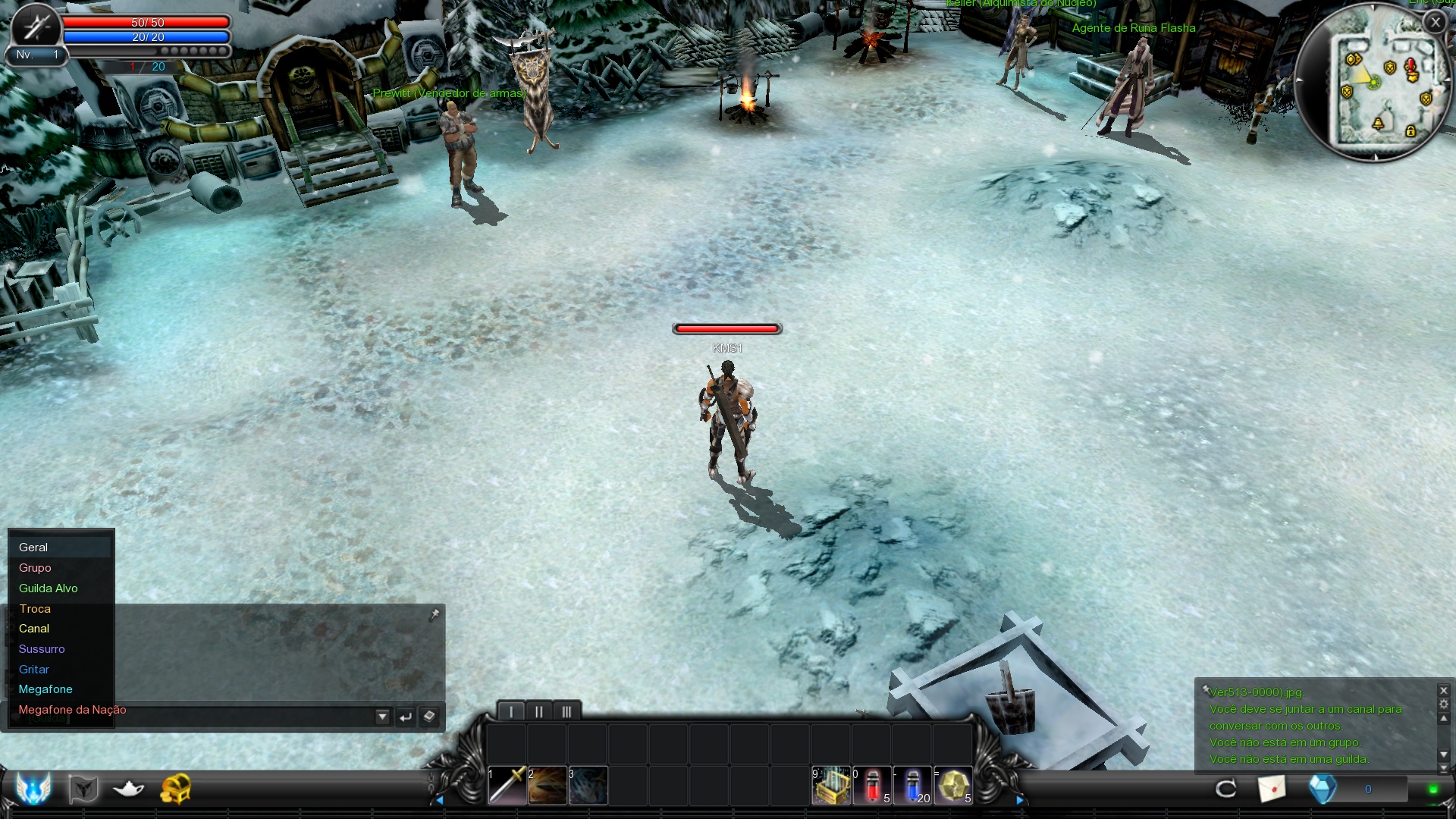
Task: Click the chat scroll-up arrow
Action: [1444, 719]
